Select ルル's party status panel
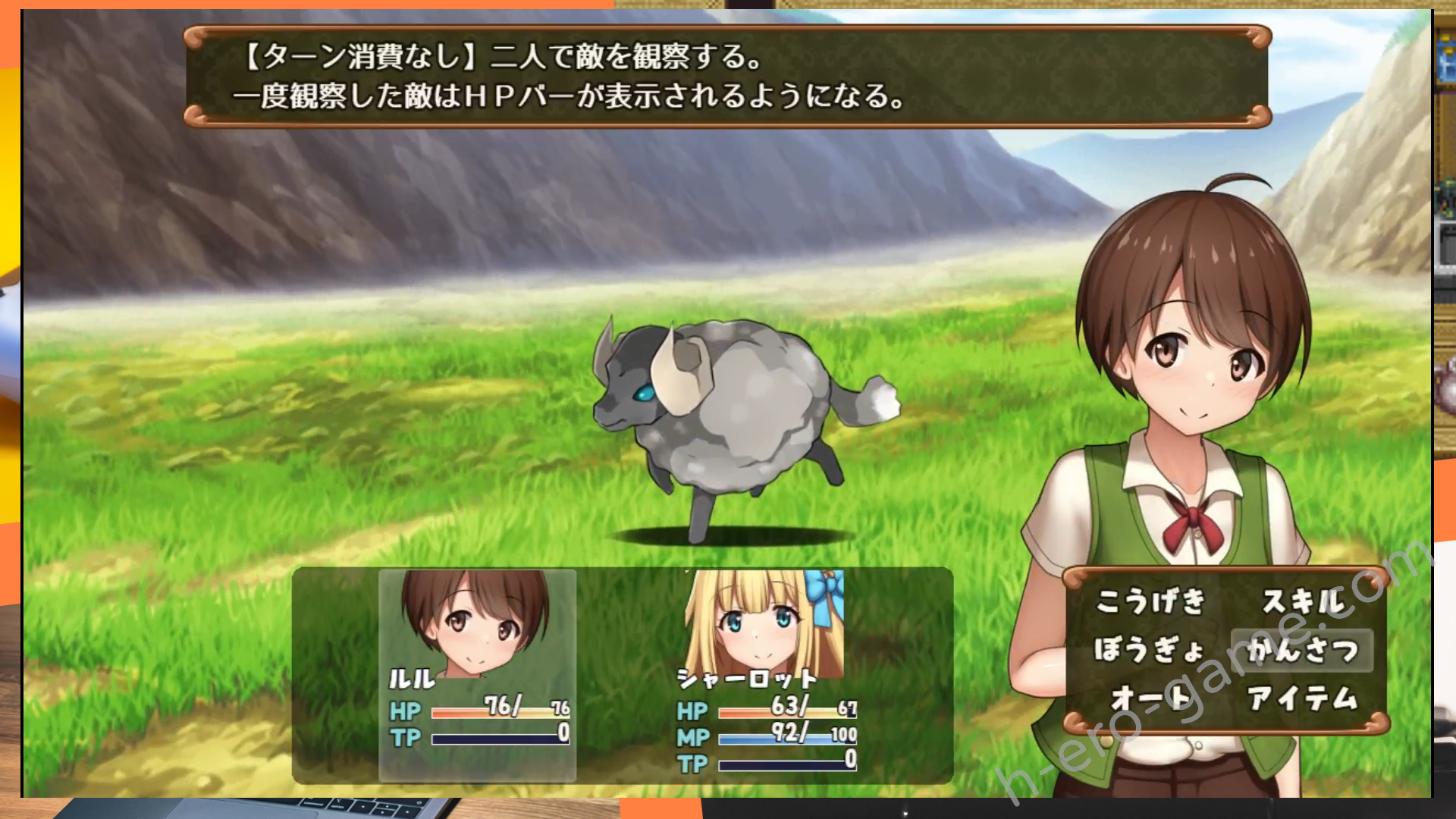This screenshot has height=819, width=1456. 478,675
